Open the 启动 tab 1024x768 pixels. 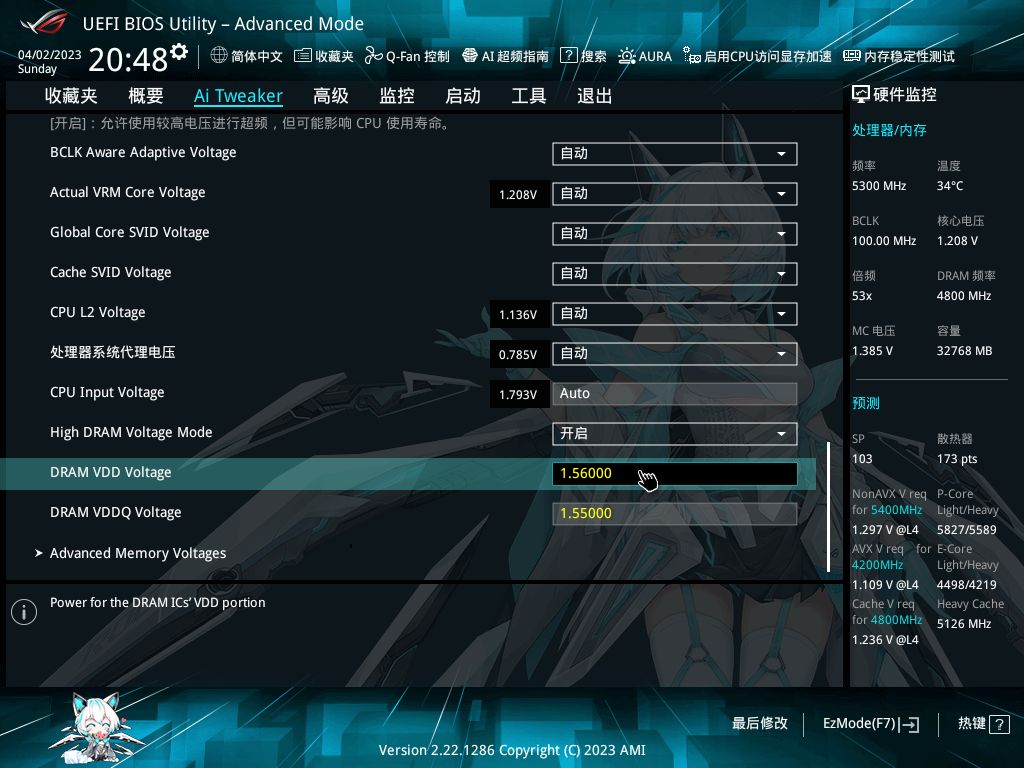[462, 96]
